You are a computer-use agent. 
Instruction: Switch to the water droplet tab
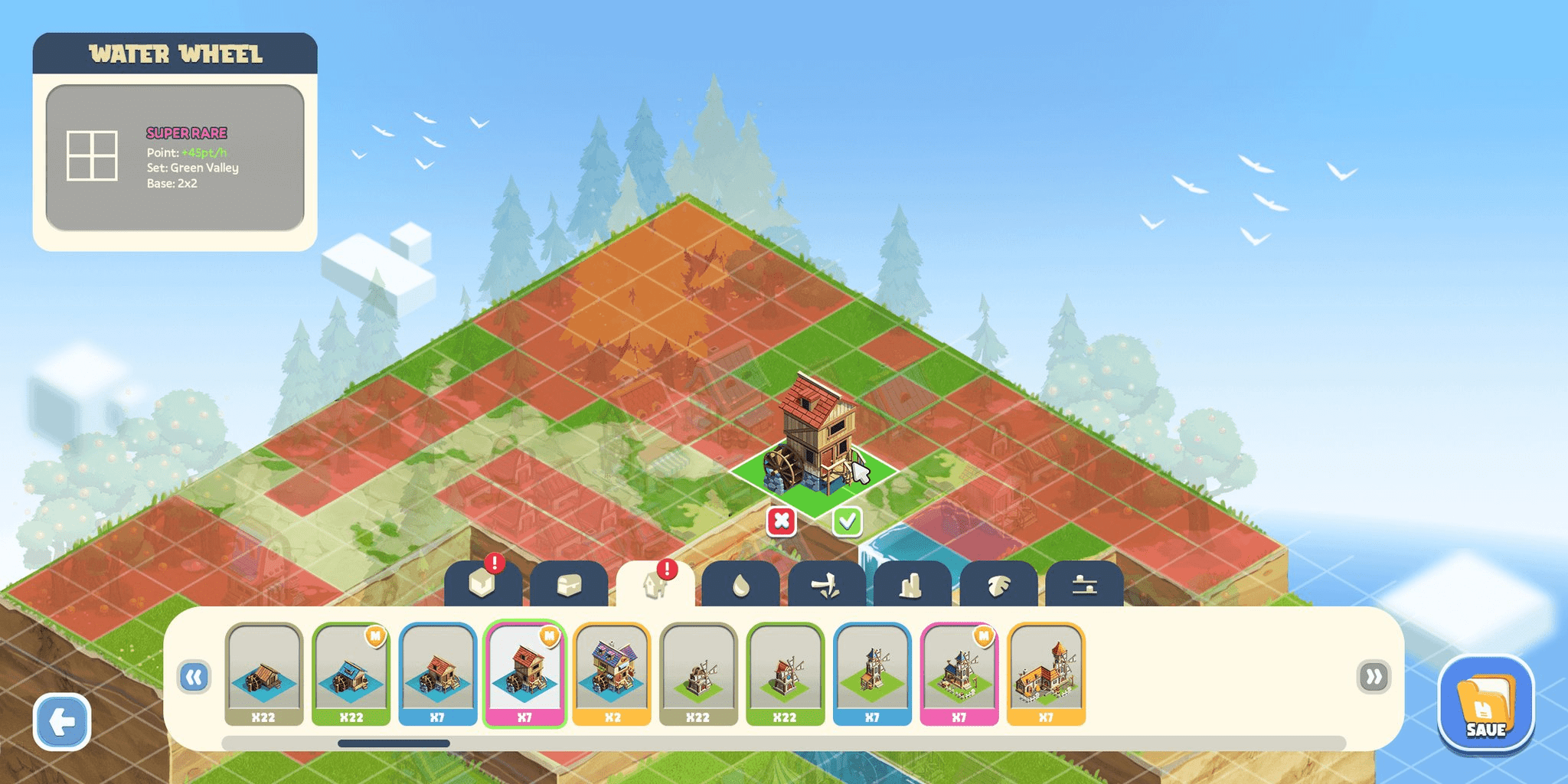point(740,585)
